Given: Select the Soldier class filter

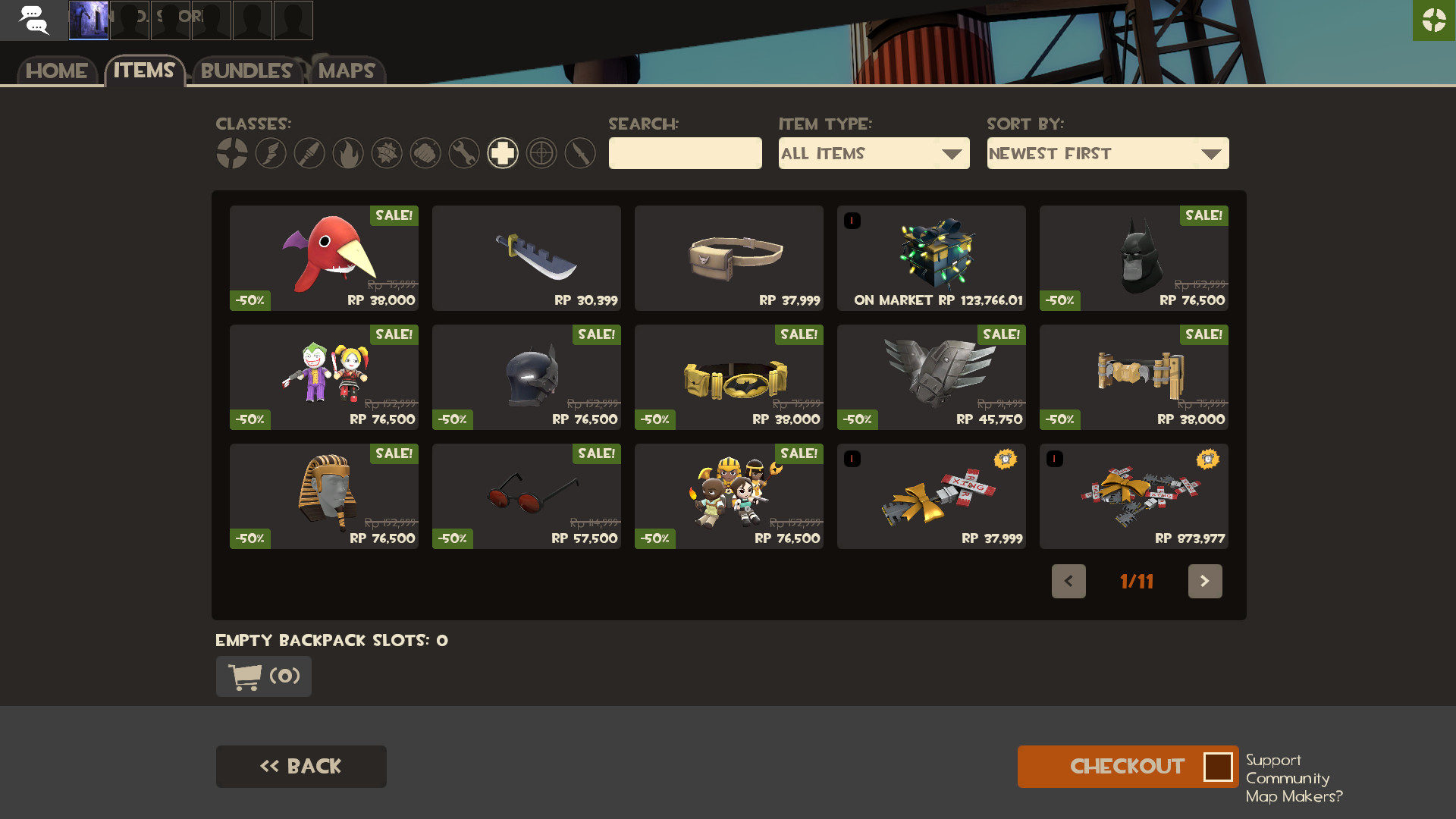Looking at the screenshot, I should pyautogui.click(x=309, y=152).
